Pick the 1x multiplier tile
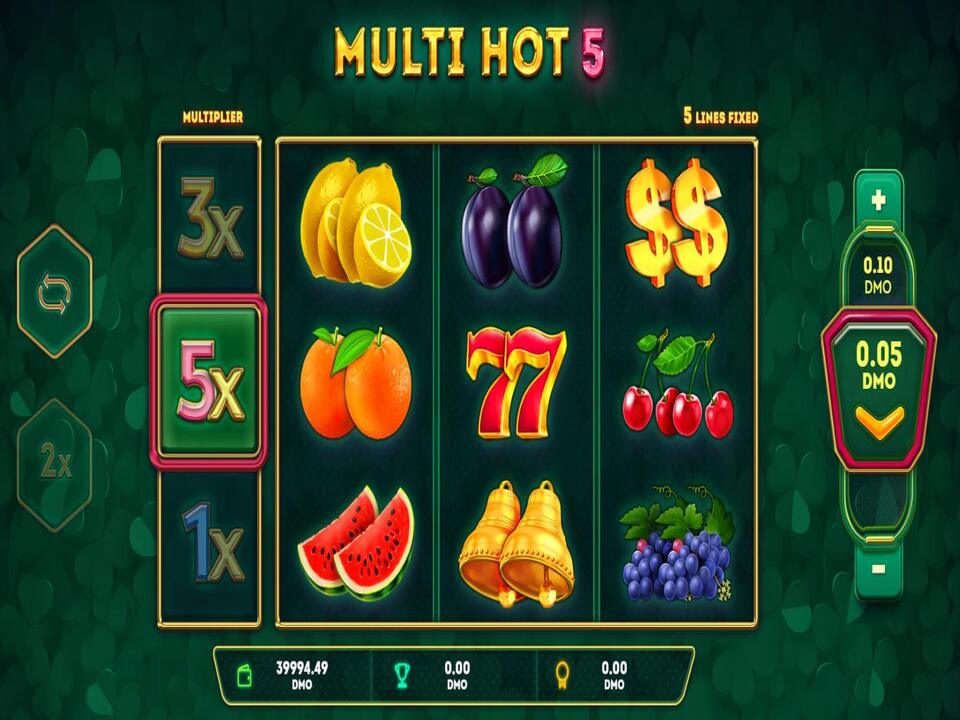The width and height of the screenshot is (960, 720). pos(211,542)
